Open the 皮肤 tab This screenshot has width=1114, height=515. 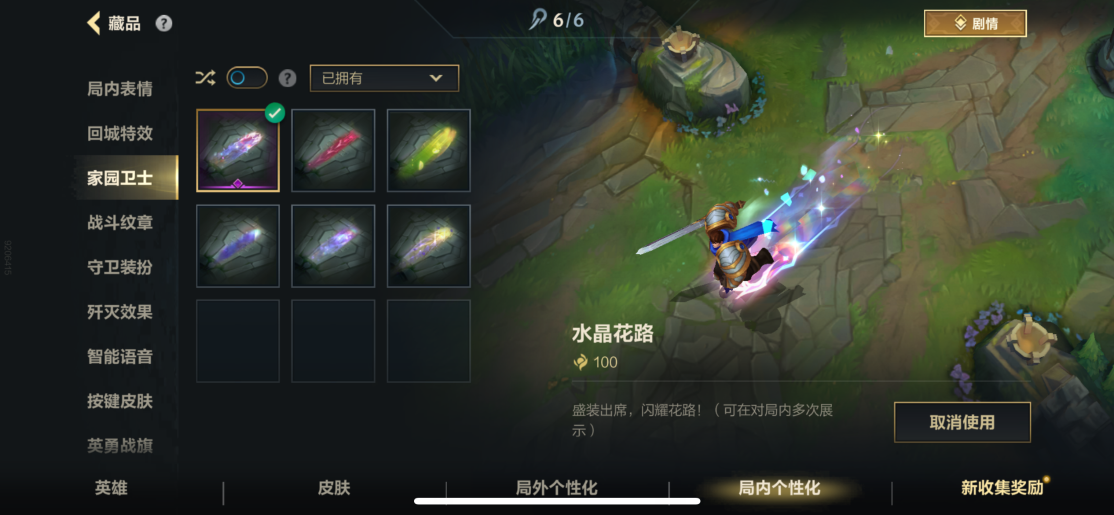coord(334,488)
